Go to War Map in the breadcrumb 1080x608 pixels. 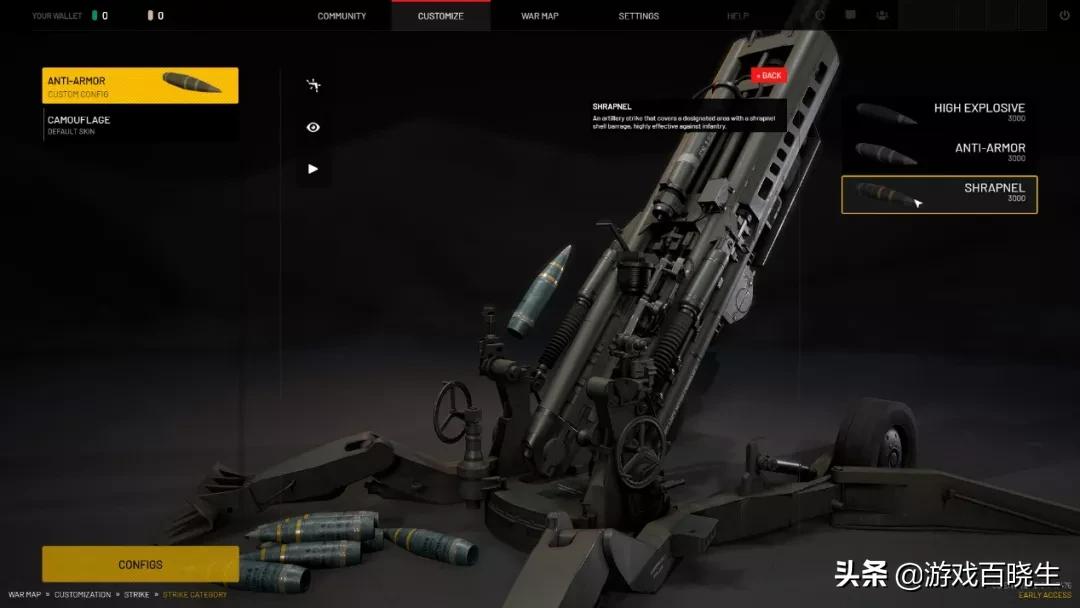(x=24, y=595)
